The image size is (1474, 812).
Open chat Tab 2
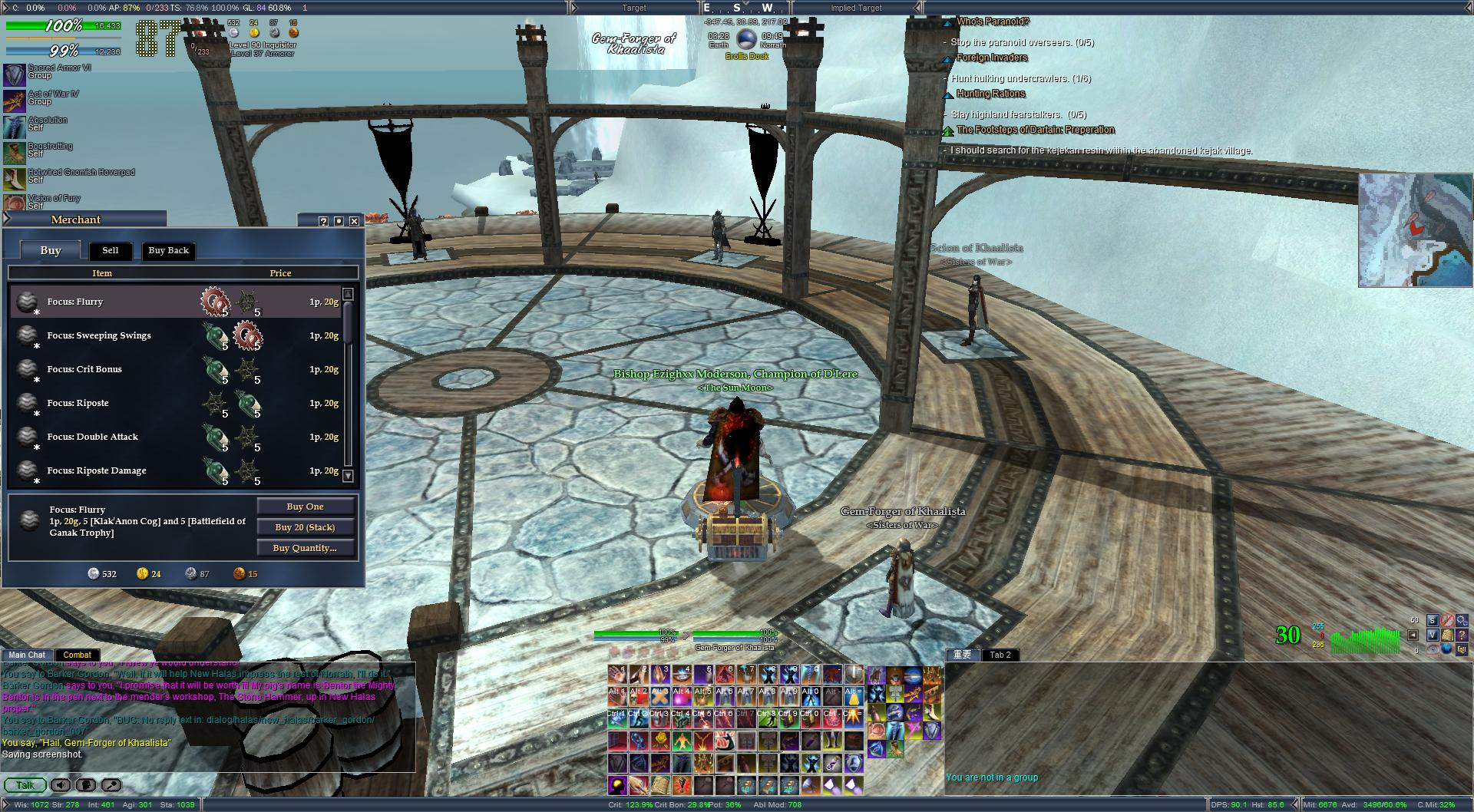click(x=1000, y=655)
